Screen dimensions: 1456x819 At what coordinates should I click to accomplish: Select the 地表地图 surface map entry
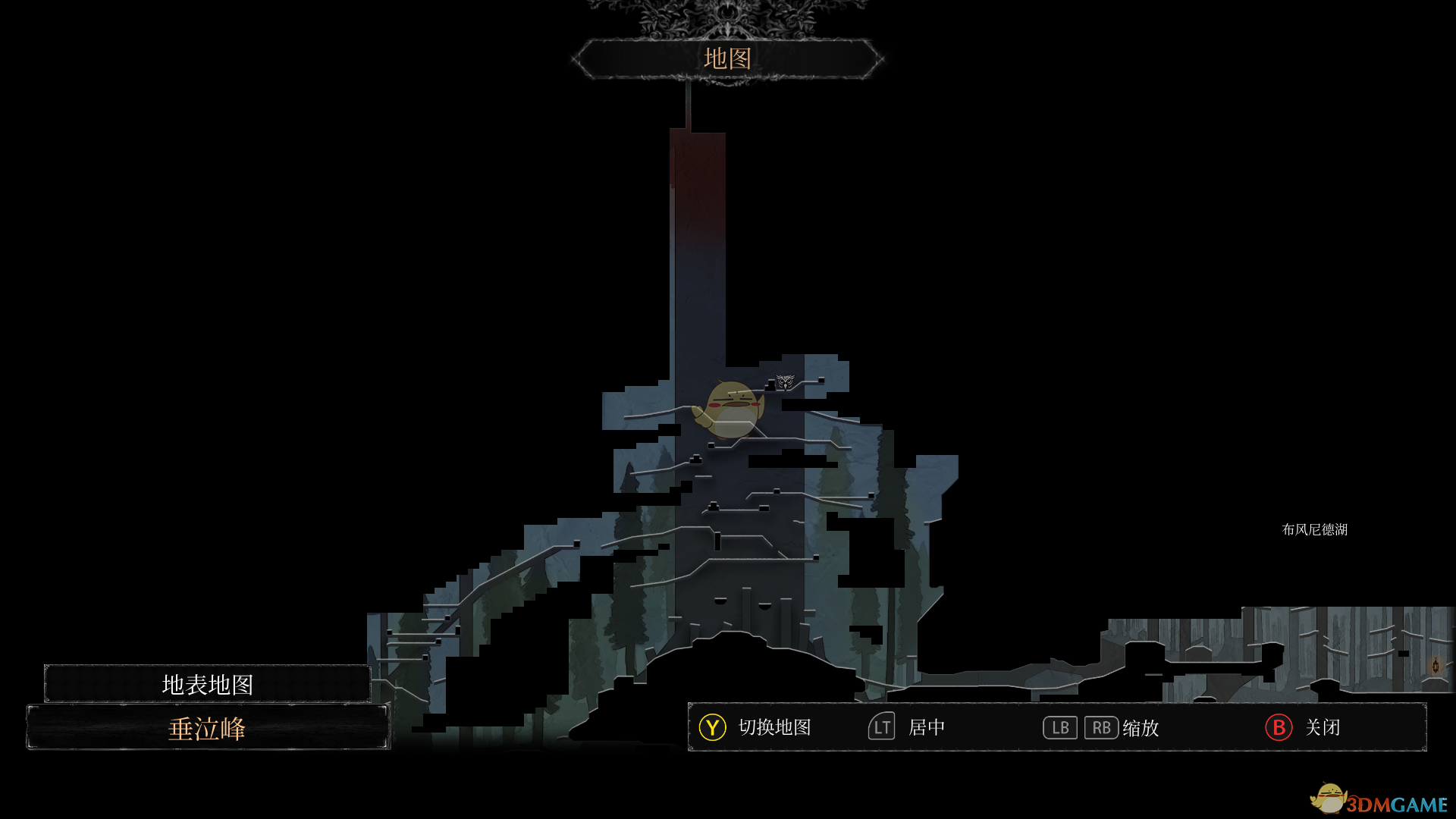207,685
